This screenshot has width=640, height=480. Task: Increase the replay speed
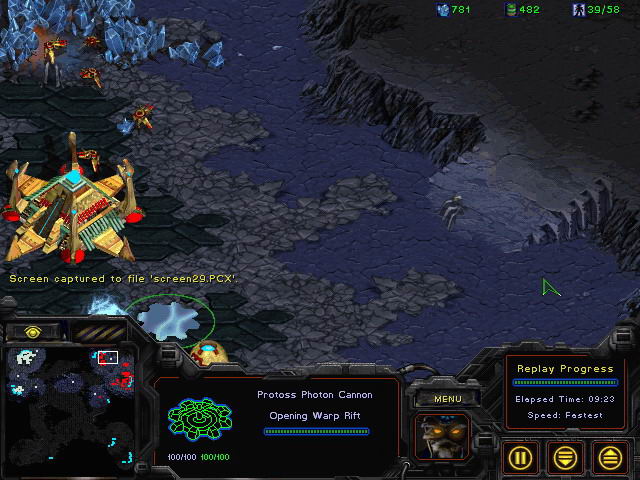click(610, 458)
